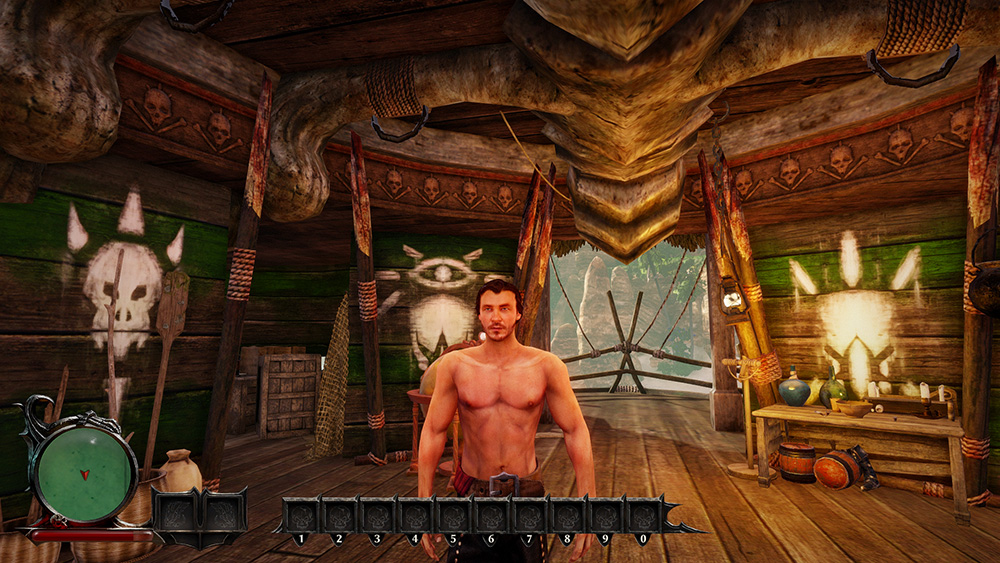Select the quick slot marked 5

coord(453,516)
